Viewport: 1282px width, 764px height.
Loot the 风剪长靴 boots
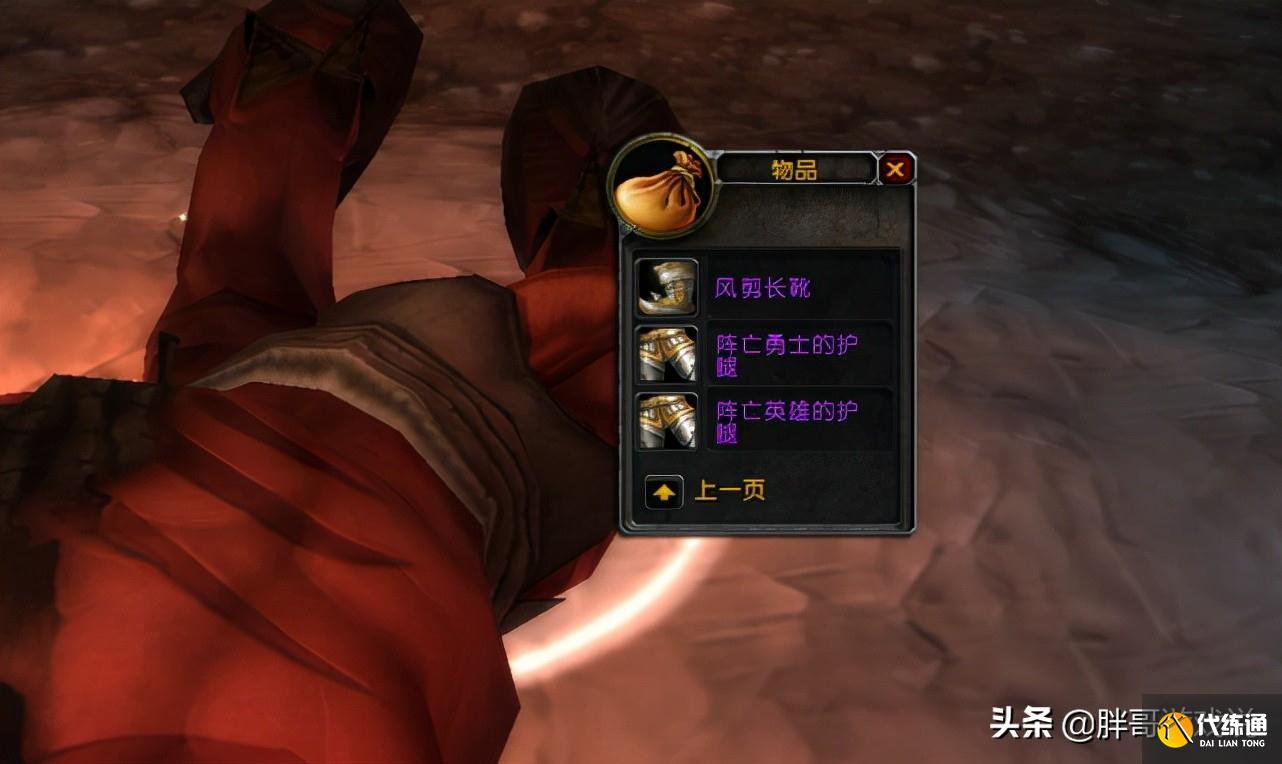(x=667, y=288)
